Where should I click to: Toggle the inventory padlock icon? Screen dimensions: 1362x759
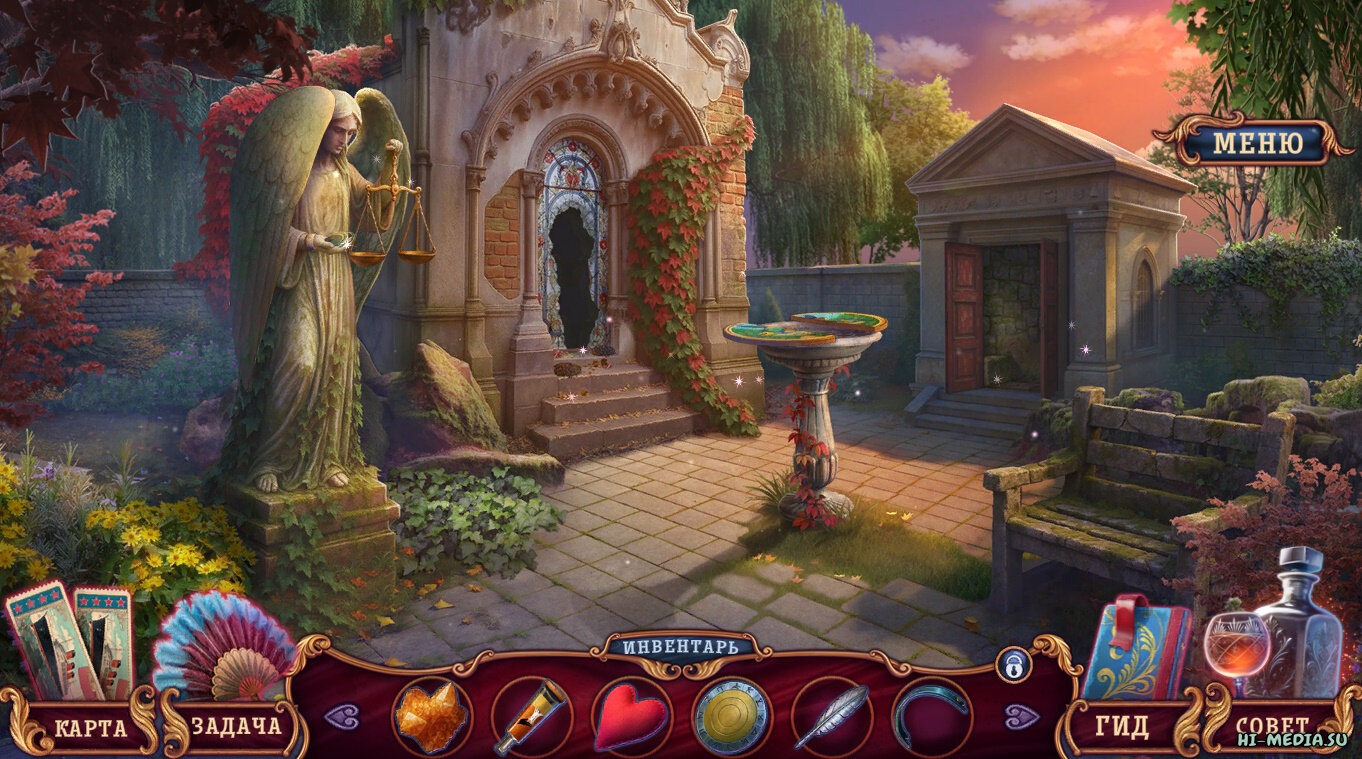coord(1013,665)
